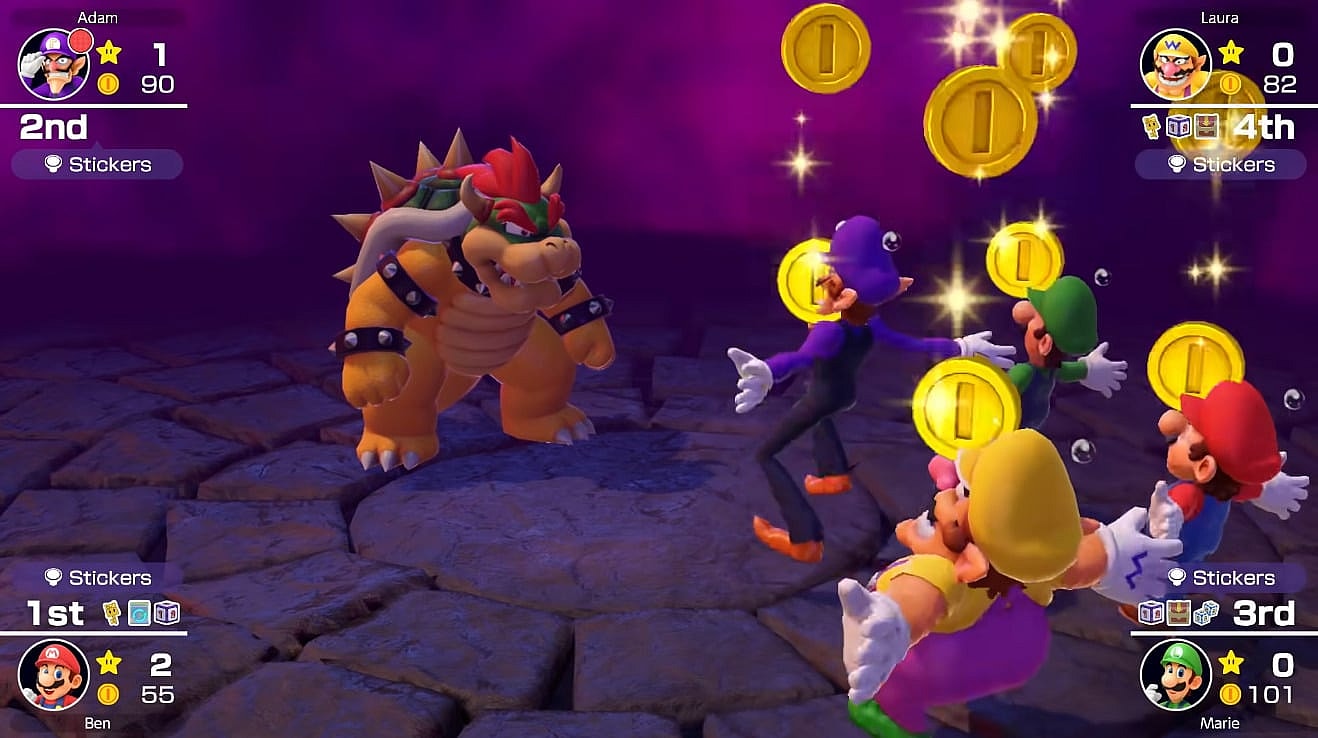1318x738 pixels.
Task: Open Adam's Stickers button
Action: (x=97, y=164)
